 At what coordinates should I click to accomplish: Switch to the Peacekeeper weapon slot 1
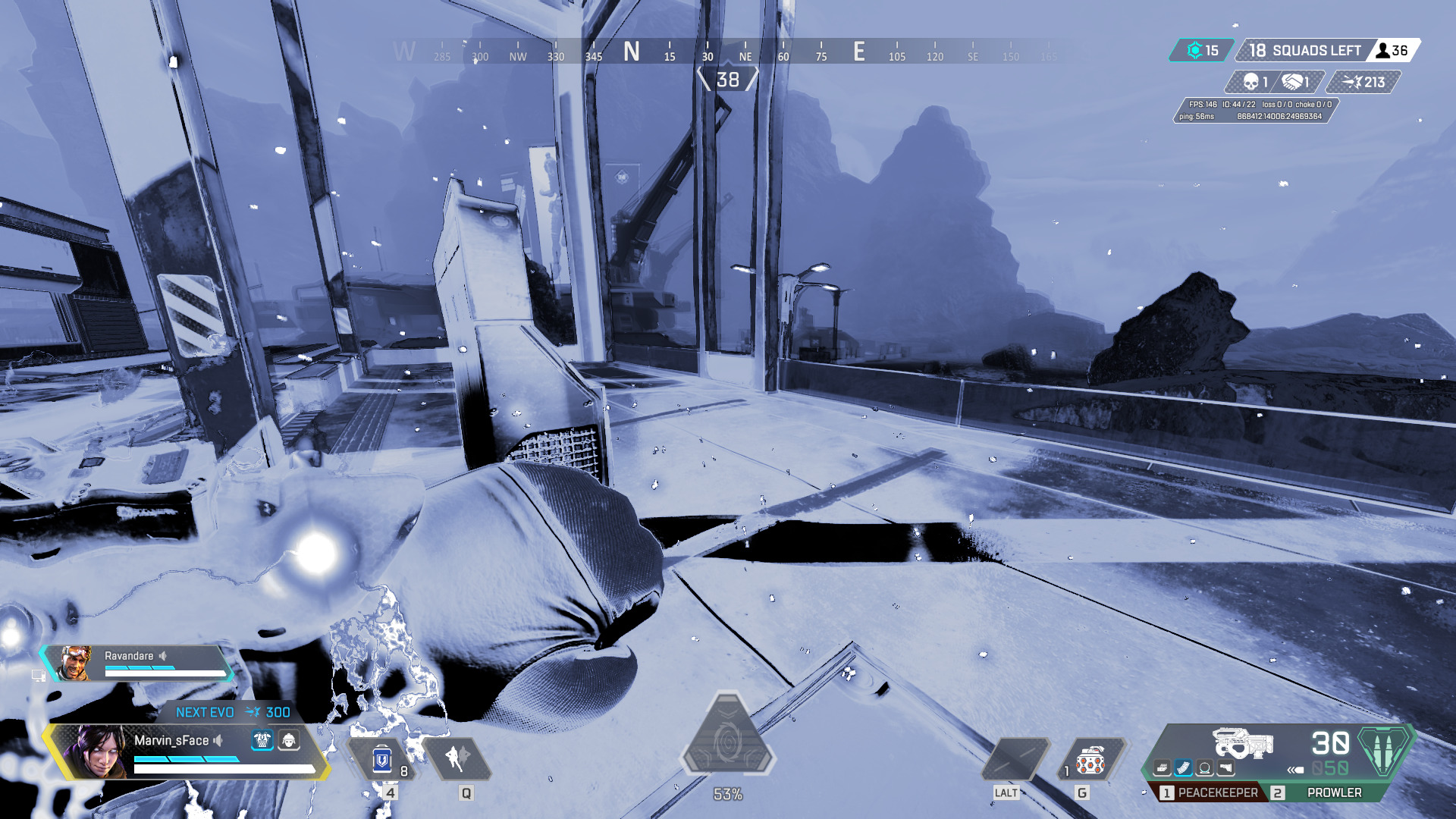point(1211,793)
